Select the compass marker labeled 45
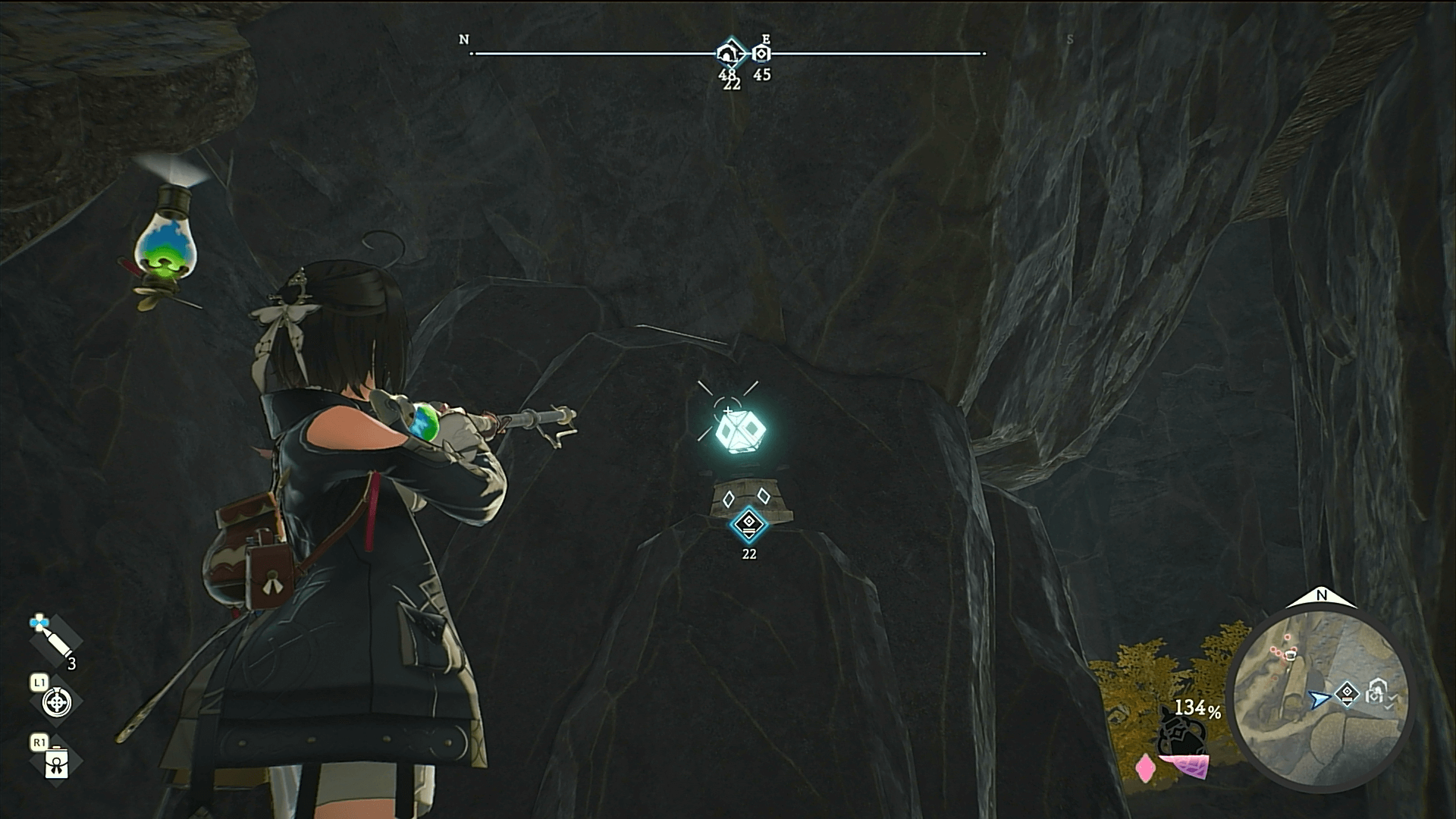The height and width of the screenshot is (819, 1456). click(x=761, y=54)
